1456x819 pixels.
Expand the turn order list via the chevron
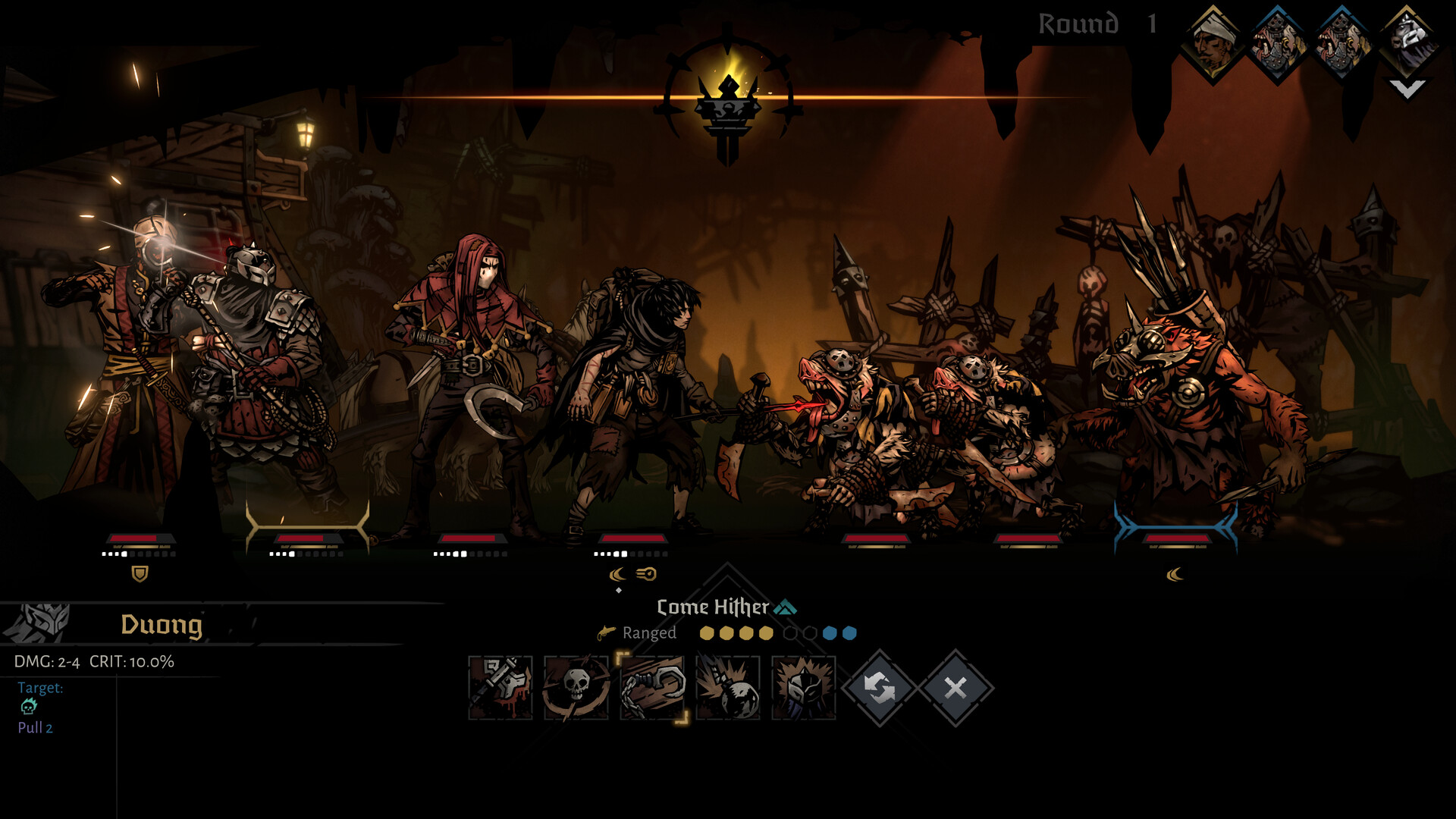click(1407, 91)
